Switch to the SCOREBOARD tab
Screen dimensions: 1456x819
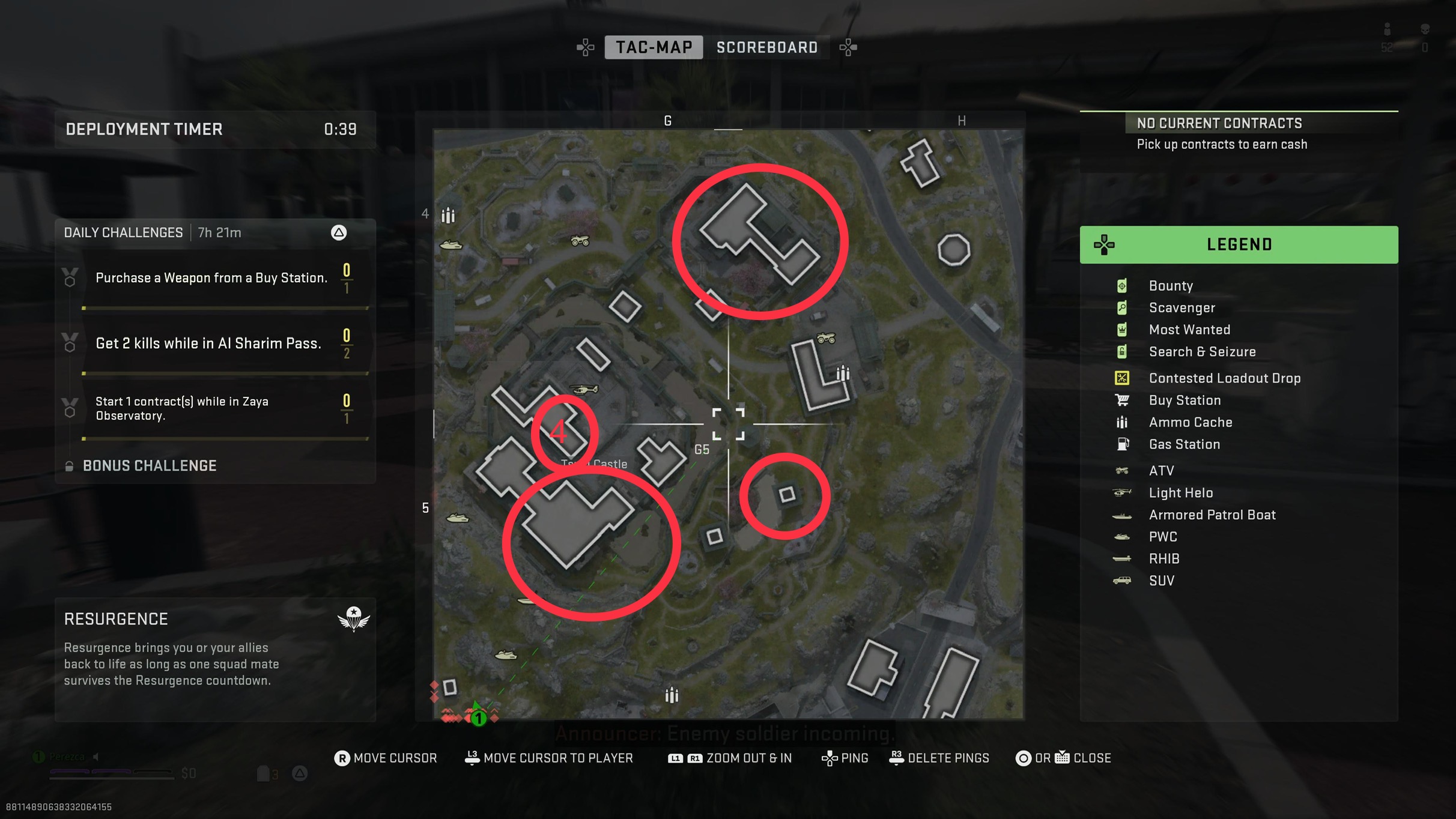point(767,47)
